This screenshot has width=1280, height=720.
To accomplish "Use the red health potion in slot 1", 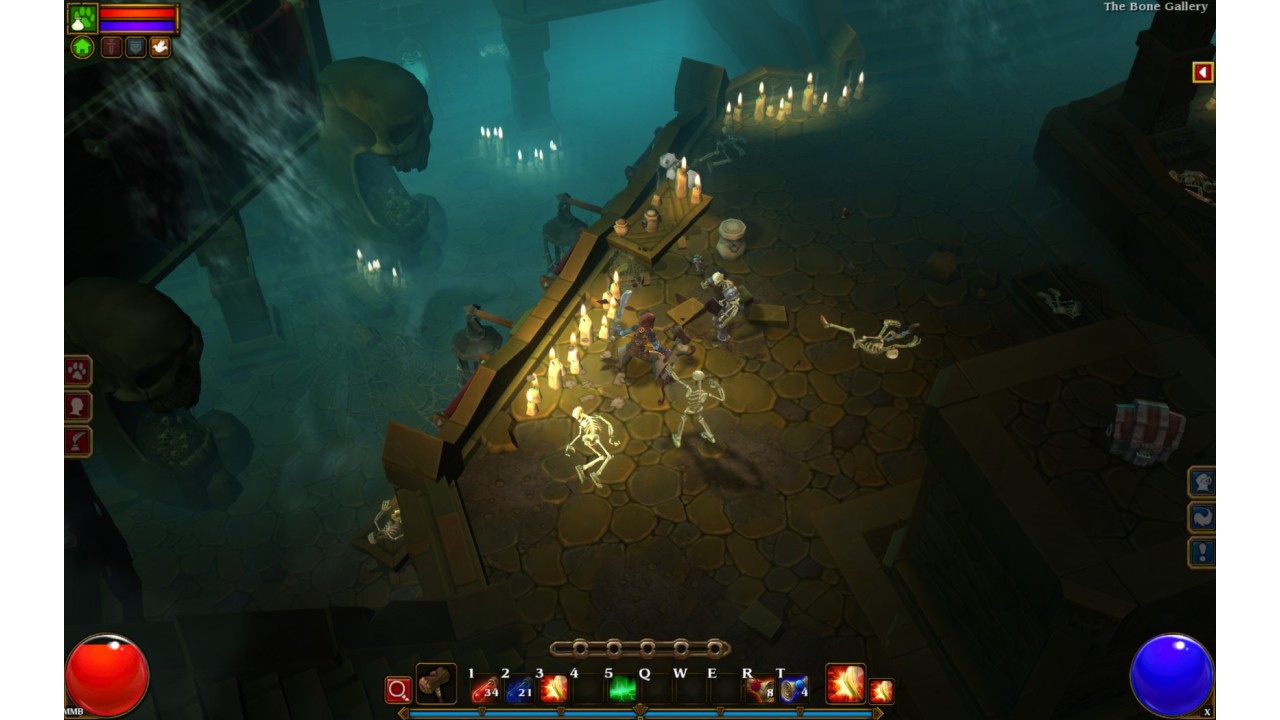I will (x=485, y=689).
